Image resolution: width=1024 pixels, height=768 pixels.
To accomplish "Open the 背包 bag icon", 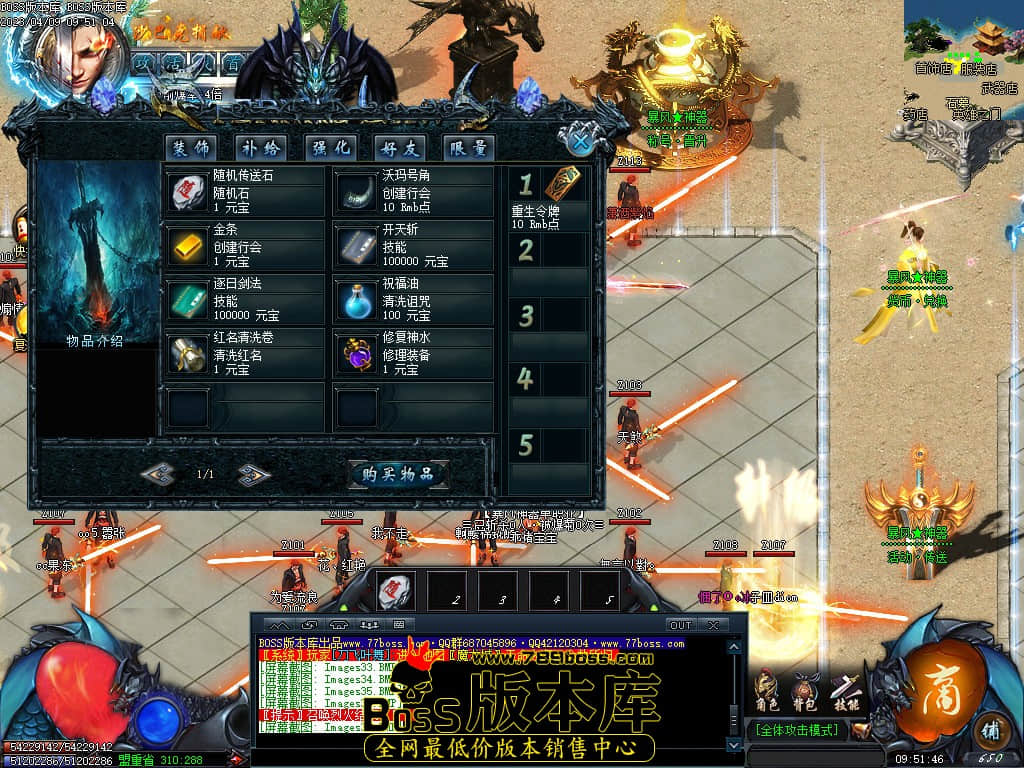I will click(804, 691).
